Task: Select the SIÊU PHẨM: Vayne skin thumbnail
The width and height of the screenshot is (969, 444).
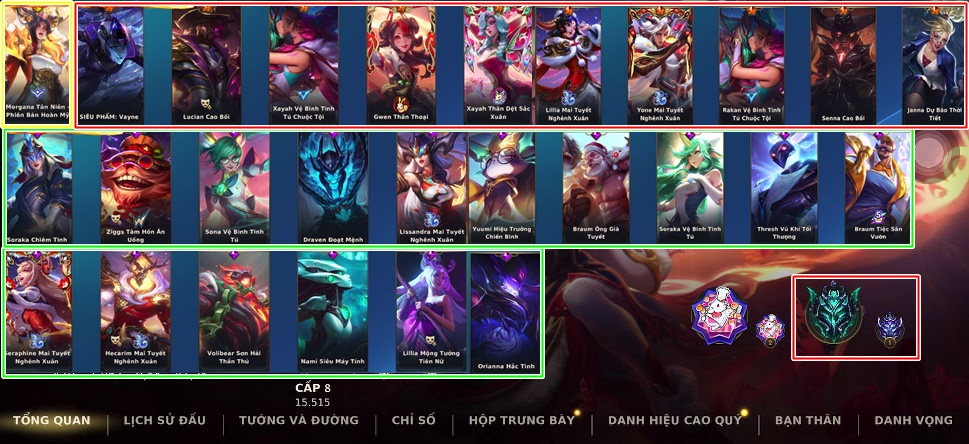Action: pyautogui.click(x=111, y=63)
